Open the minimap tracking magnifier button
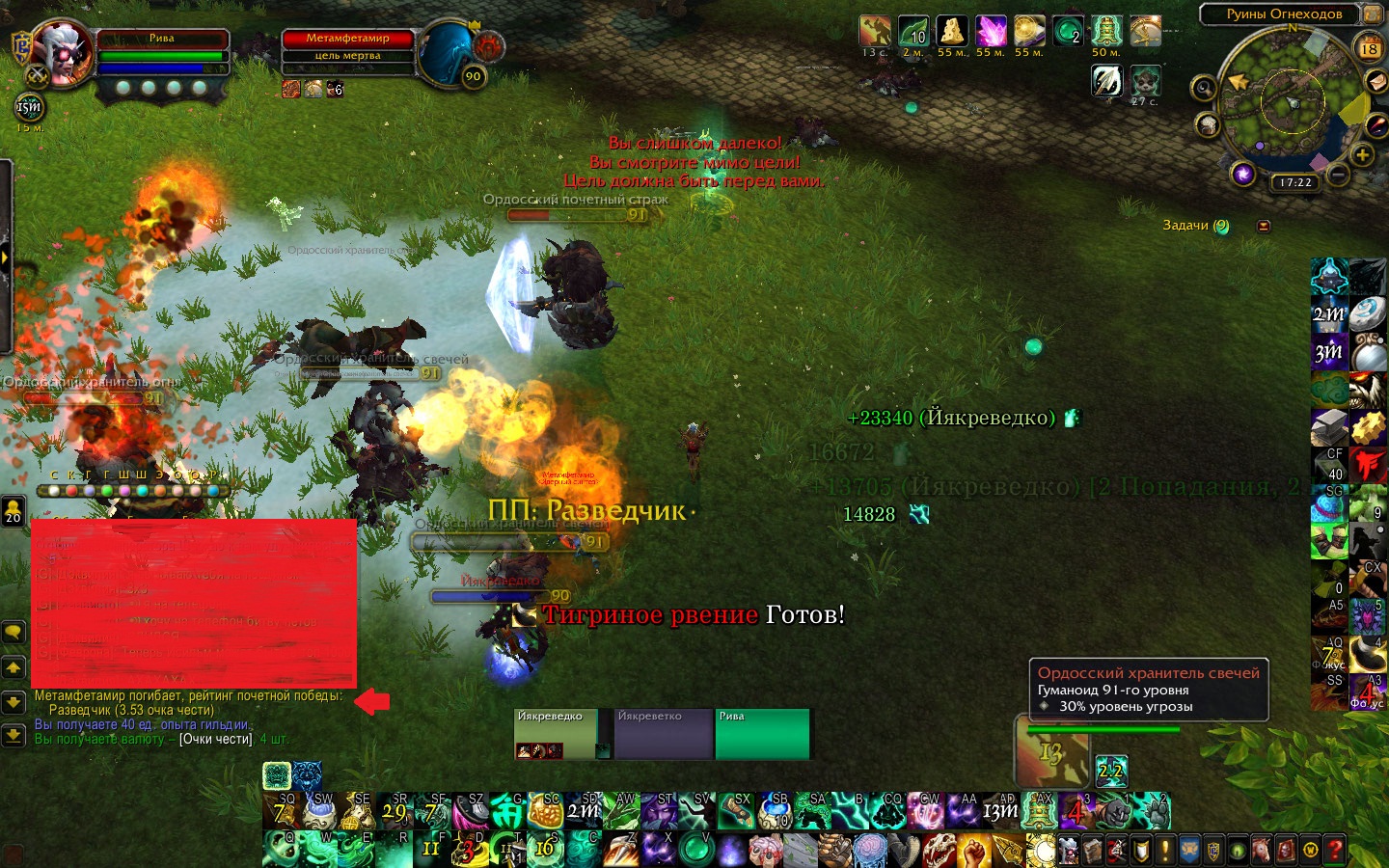The image size is (1389, 868). 1203,89
